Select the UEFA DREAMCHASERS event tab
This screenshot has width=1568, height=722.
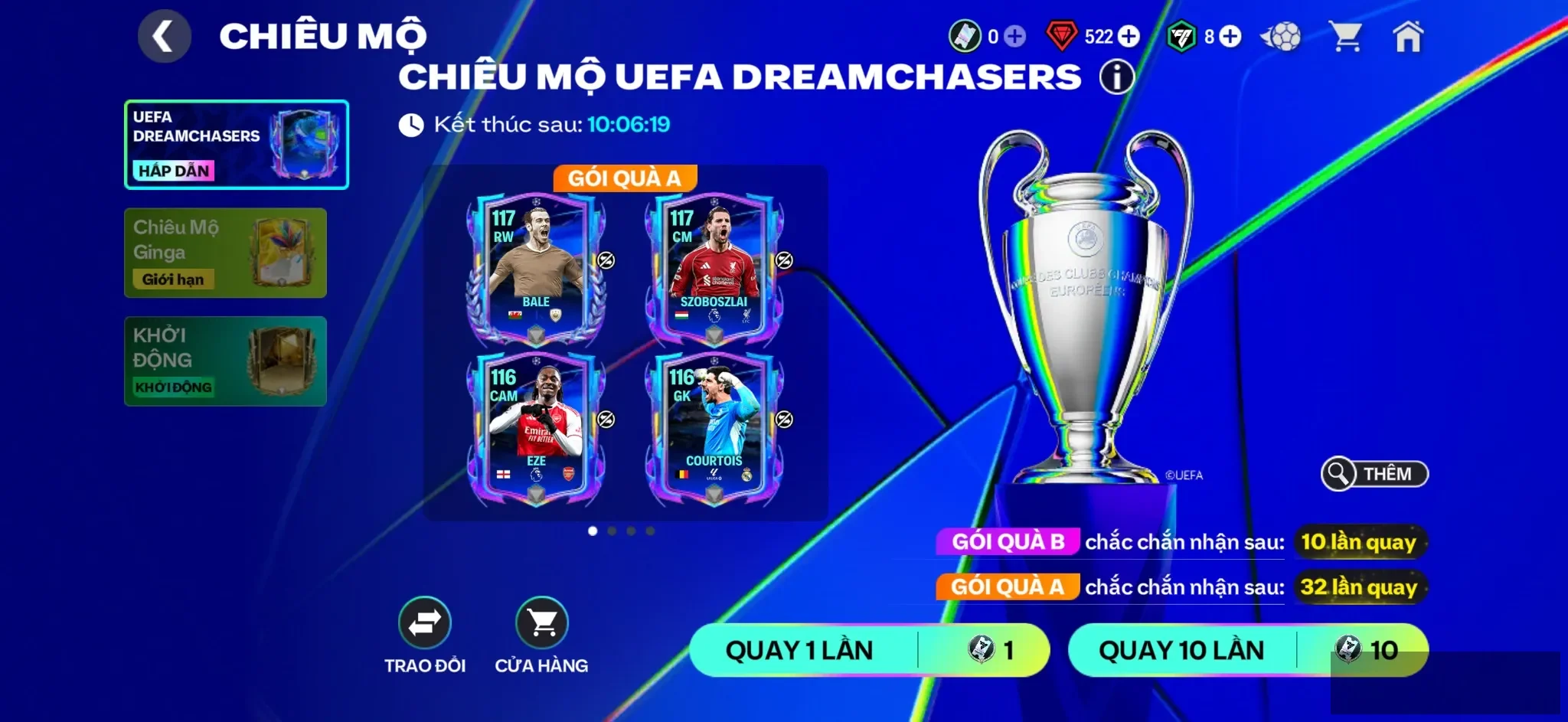[236, 144]
